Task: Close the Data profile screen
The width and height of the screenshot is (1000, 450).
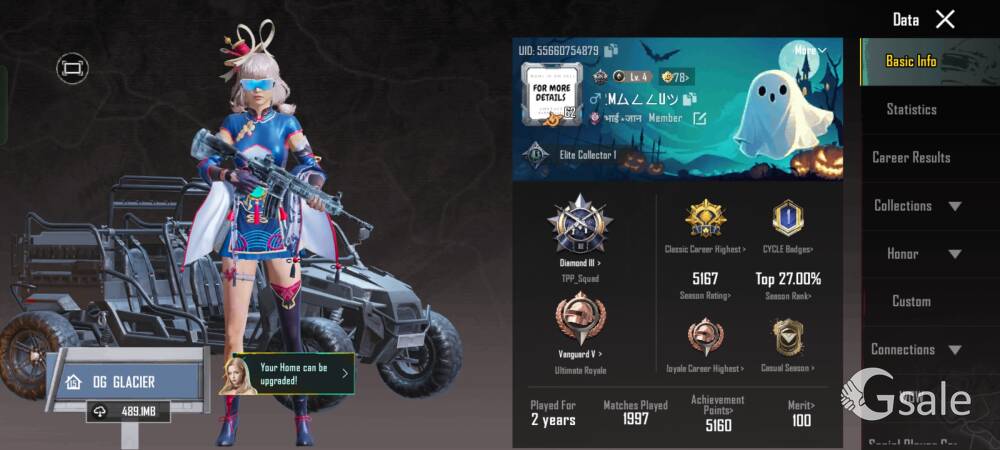Action: (945, 19)
